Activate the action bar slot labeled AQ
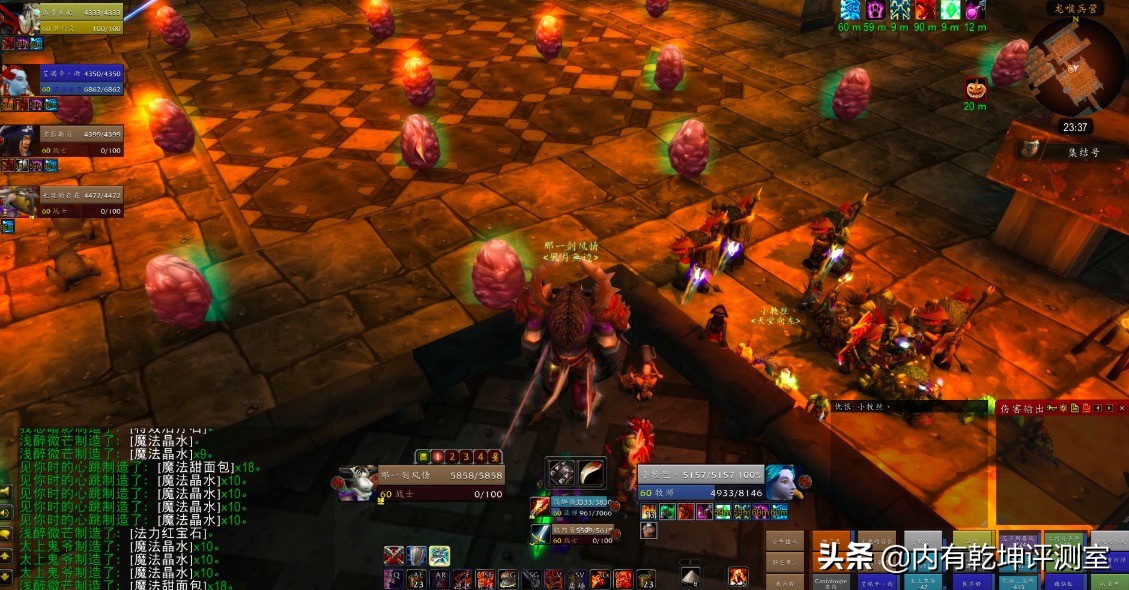 pos(395,579)
